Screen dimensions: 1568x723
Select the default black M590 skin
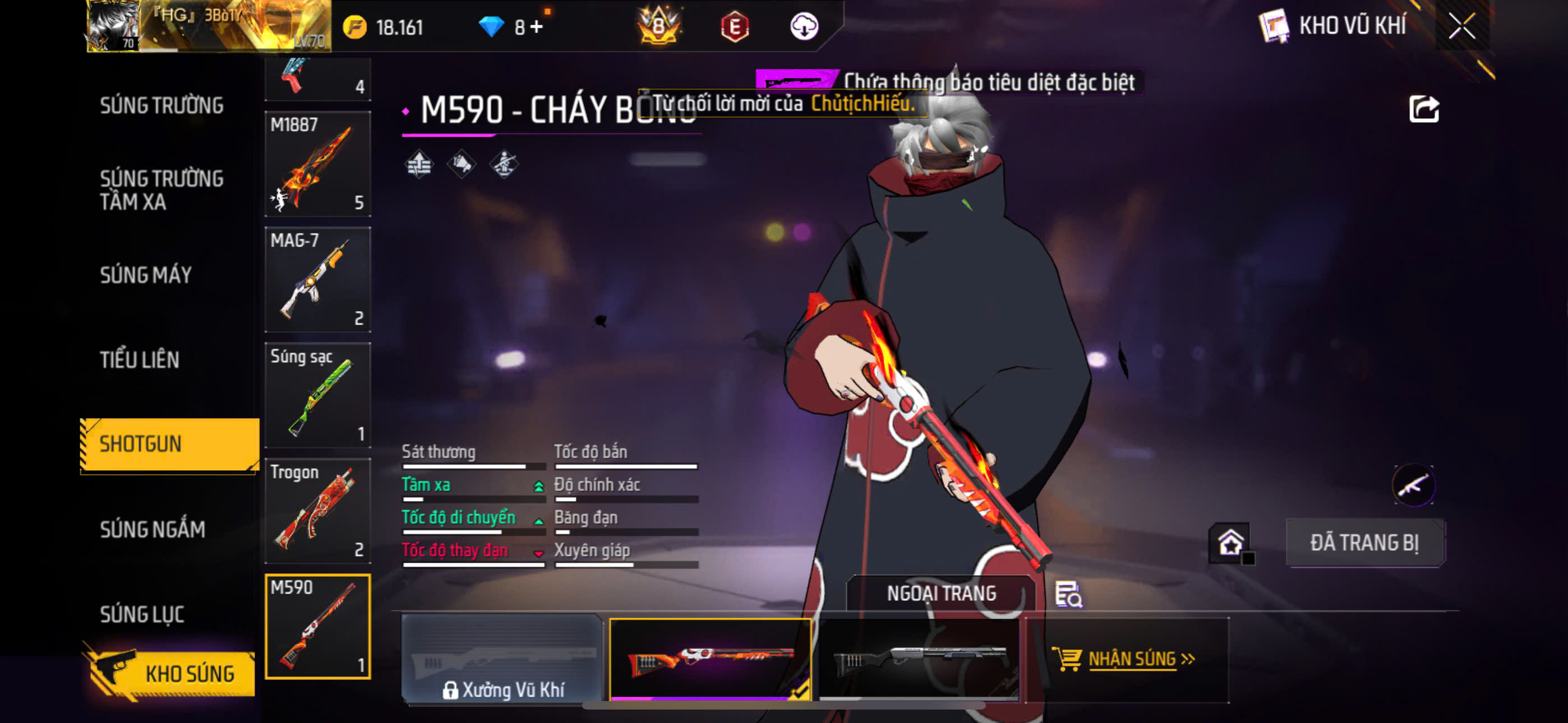(919, 660)
